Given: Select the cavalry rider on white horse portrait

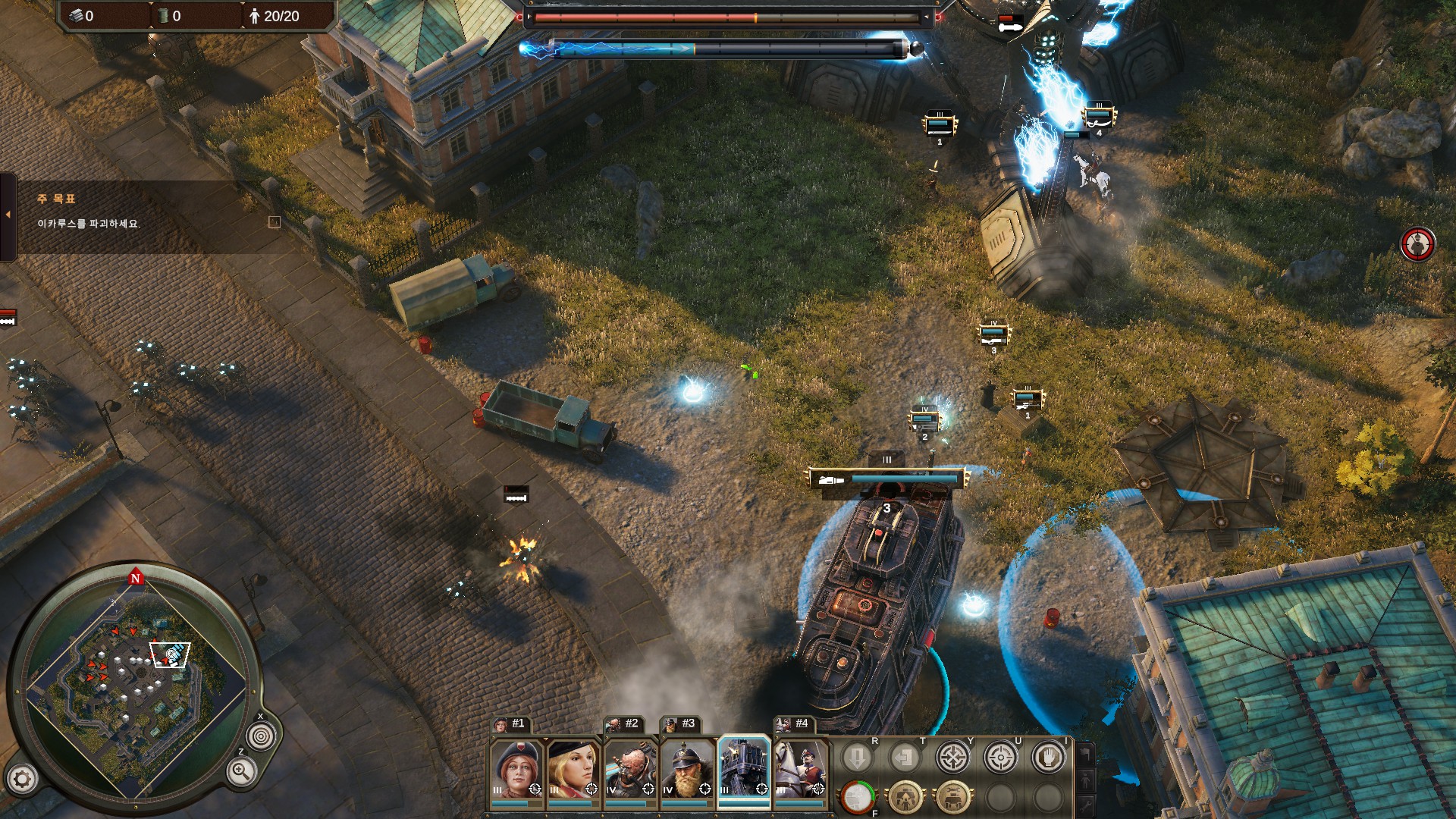Looking at the screenshot, I should (800, 768).
